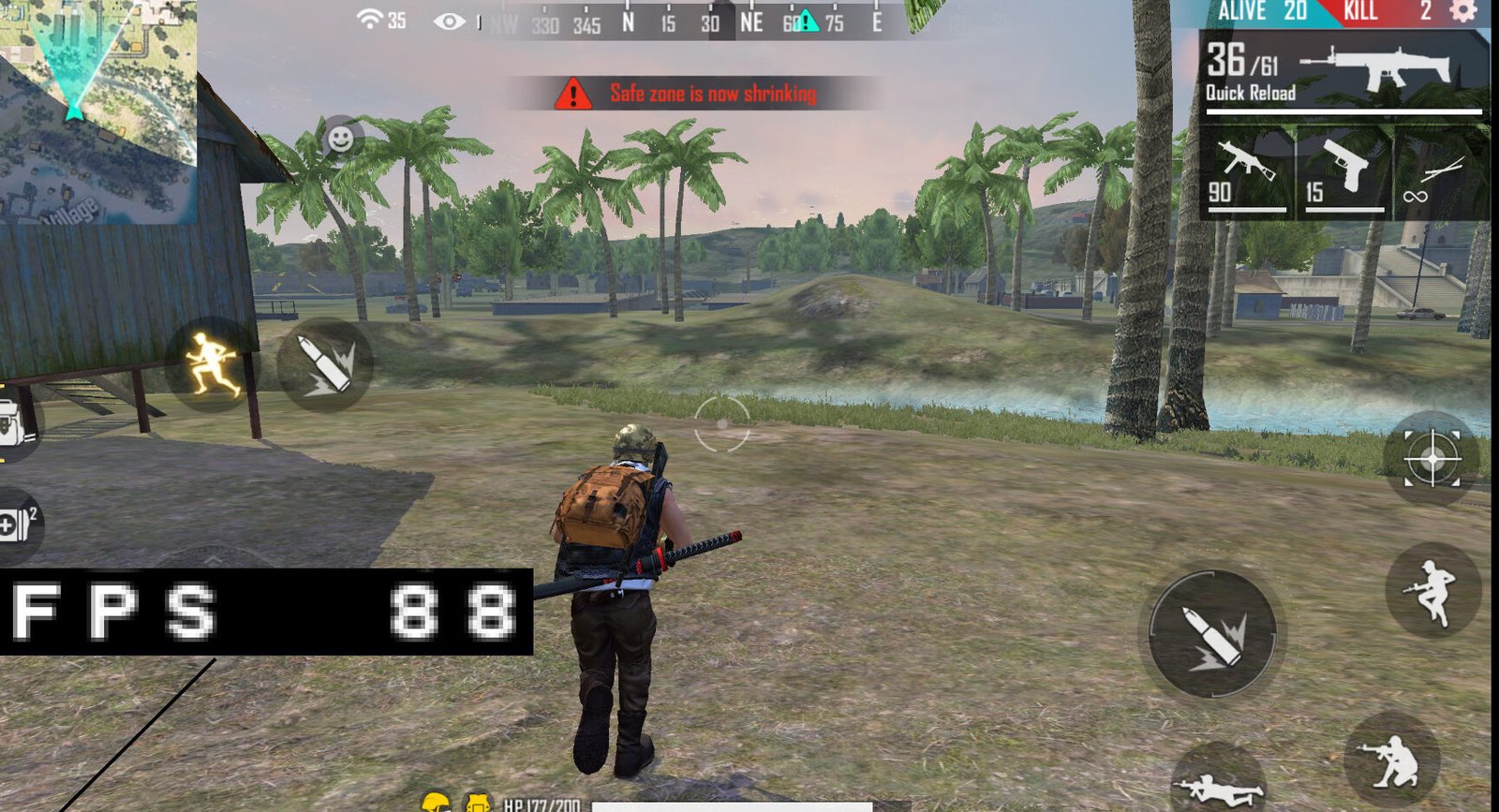1499x812 pixels.
Task: Tap the helmet icon near the health bar
Action: pyautogui.click(x=437, y=801)
